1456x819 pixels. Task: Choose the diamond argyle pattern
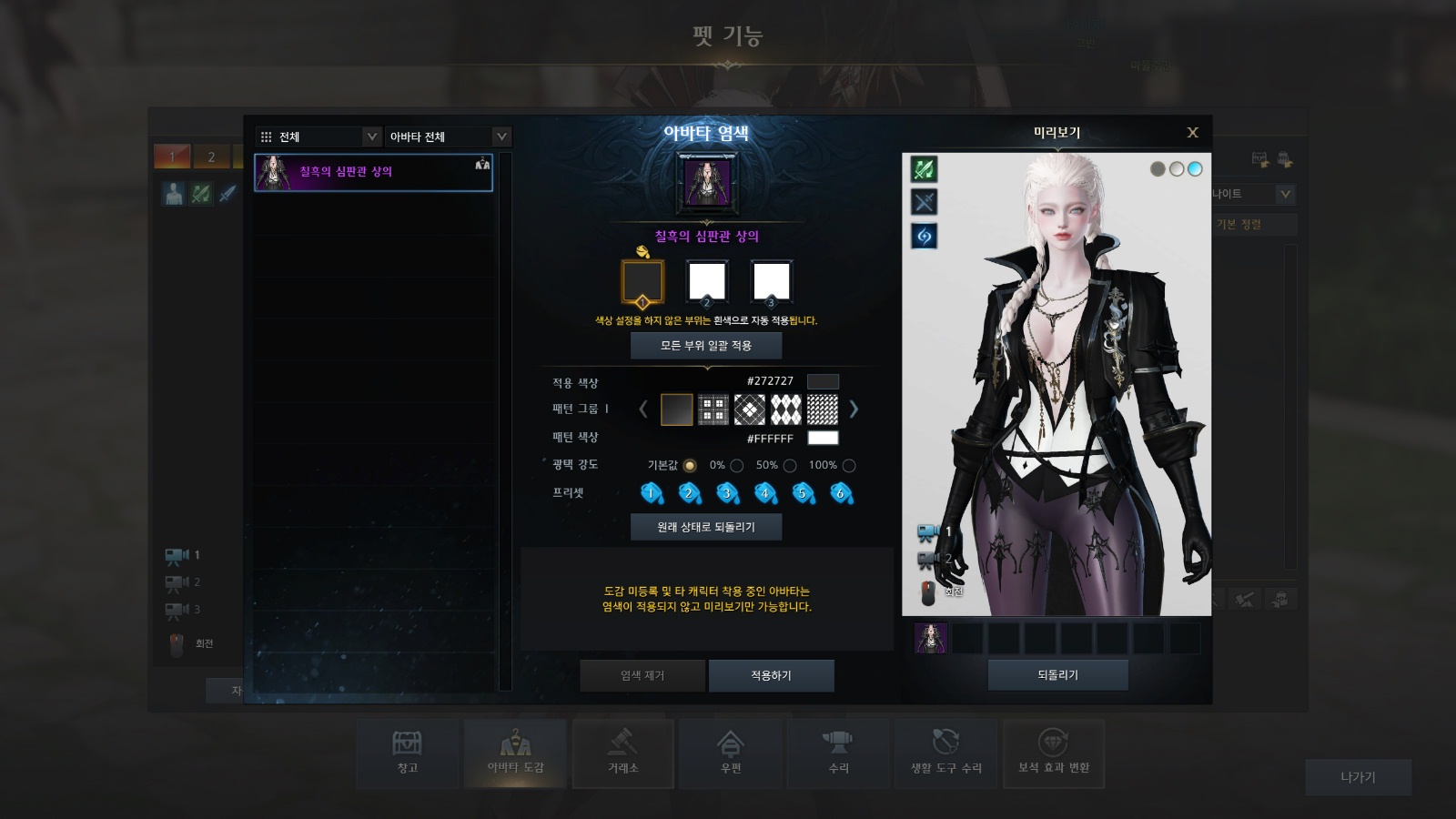click(786, 409)
